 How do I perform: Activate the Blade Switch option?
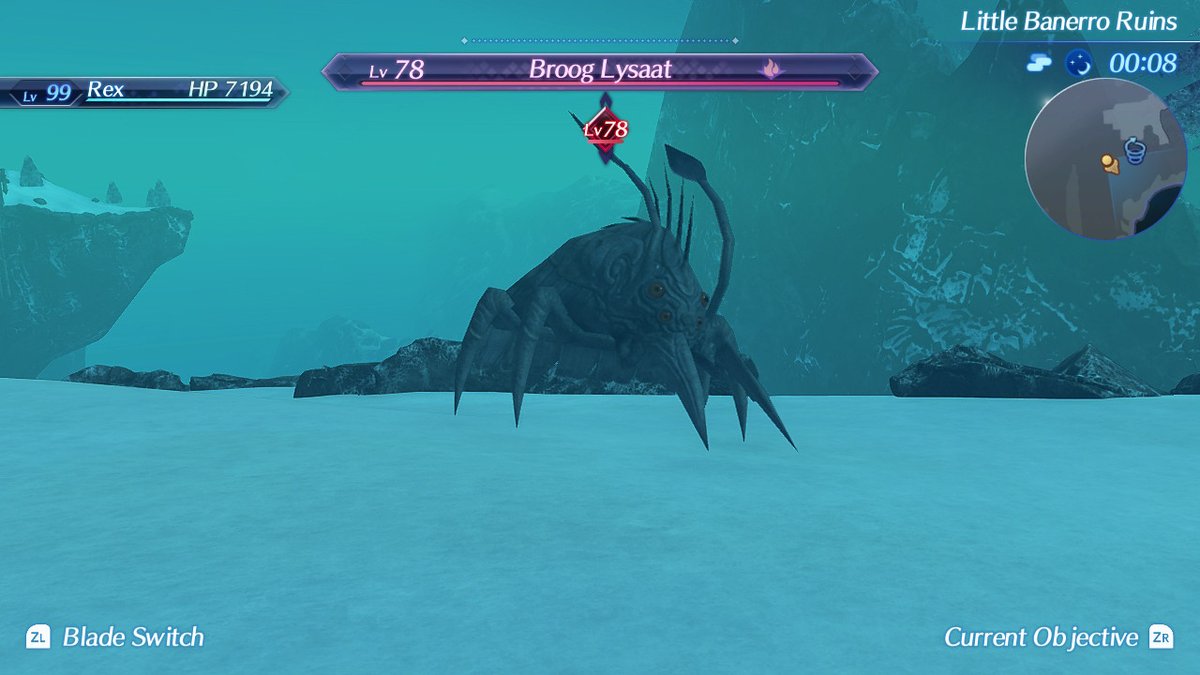(115, 637)
